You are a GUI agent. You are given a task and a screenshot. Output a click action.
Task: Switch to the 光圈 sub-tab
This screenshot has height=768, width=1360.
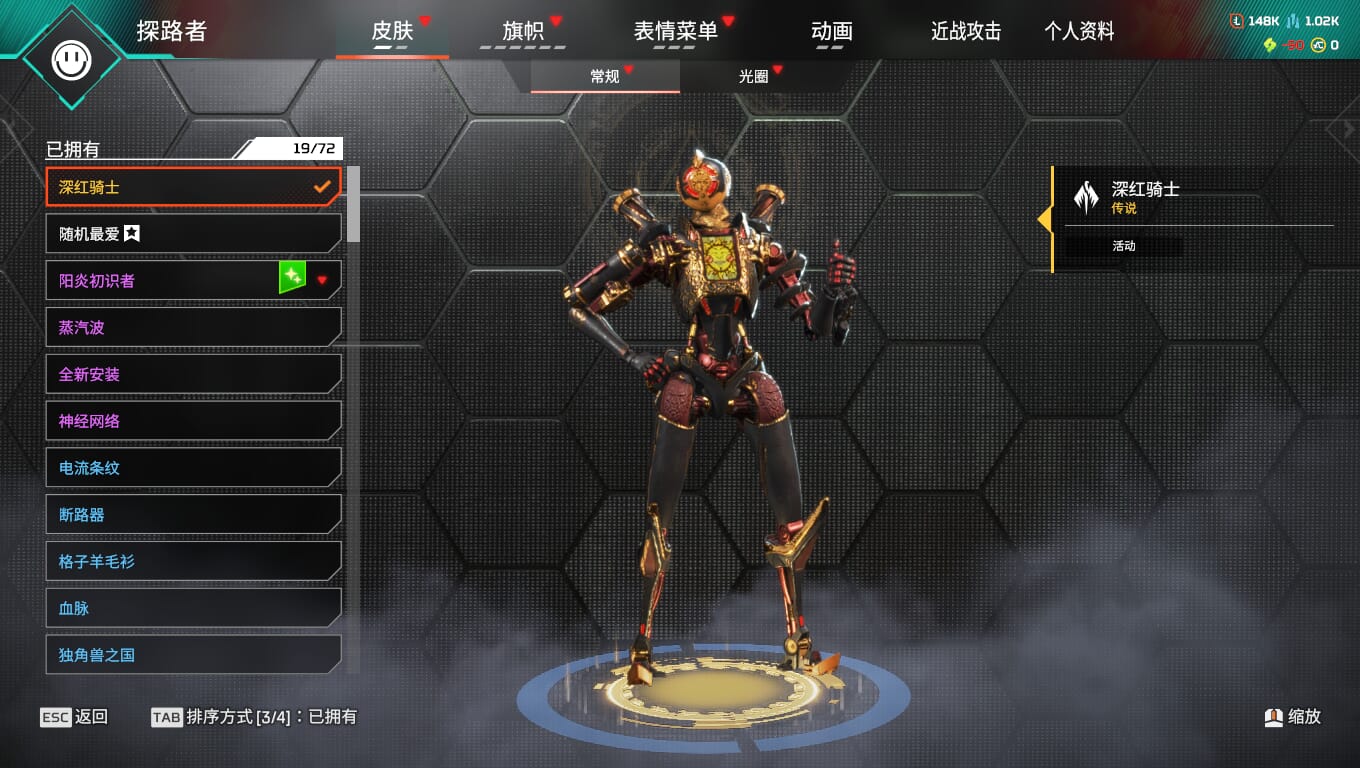pos(753,76)
